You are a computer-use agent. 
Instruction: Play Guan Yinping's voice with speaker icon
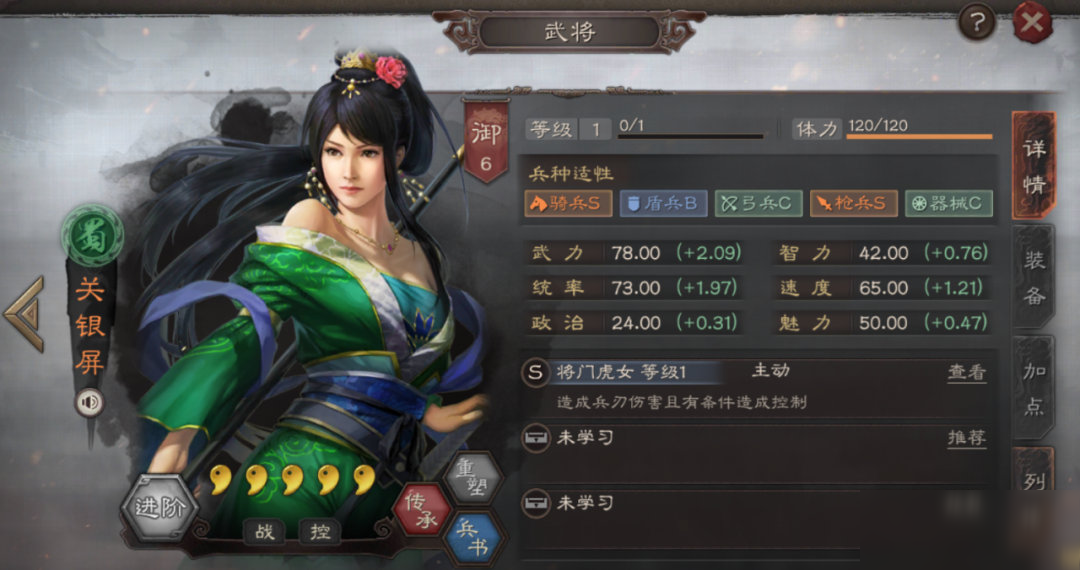coord(89,402)
